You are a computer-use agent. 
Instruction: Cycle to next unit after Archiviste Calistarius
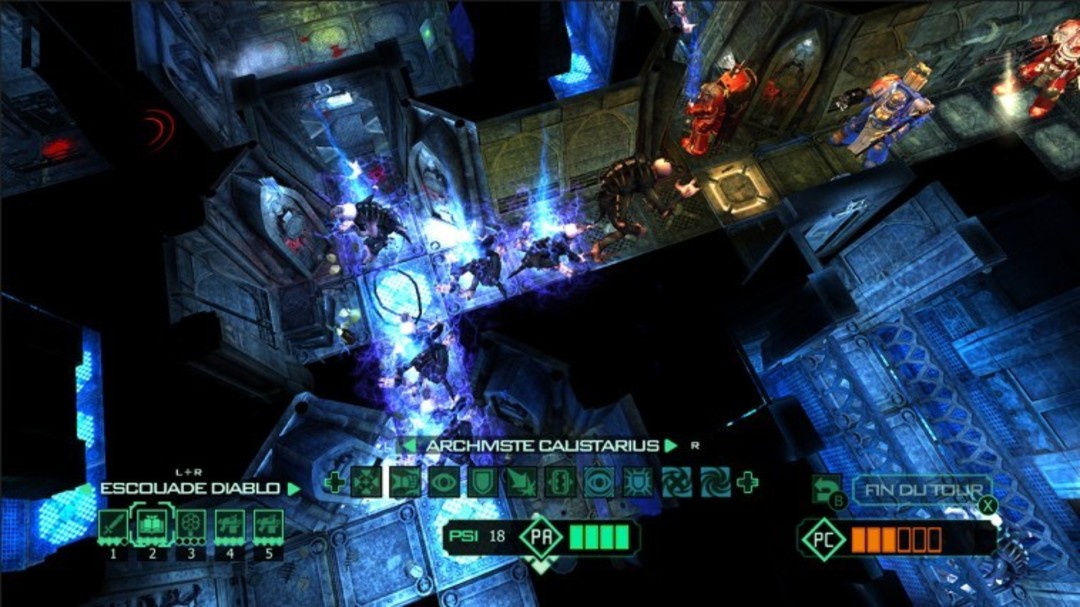pos(672,446)
